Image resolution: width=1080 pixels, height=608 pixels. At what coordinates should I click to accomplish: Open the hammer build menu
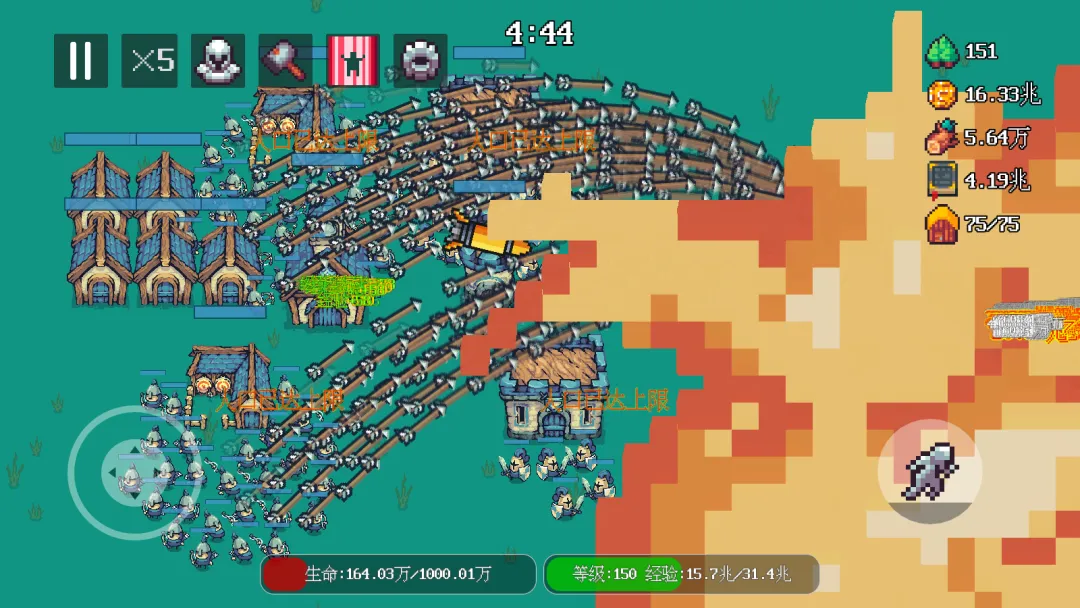(285, 61)
